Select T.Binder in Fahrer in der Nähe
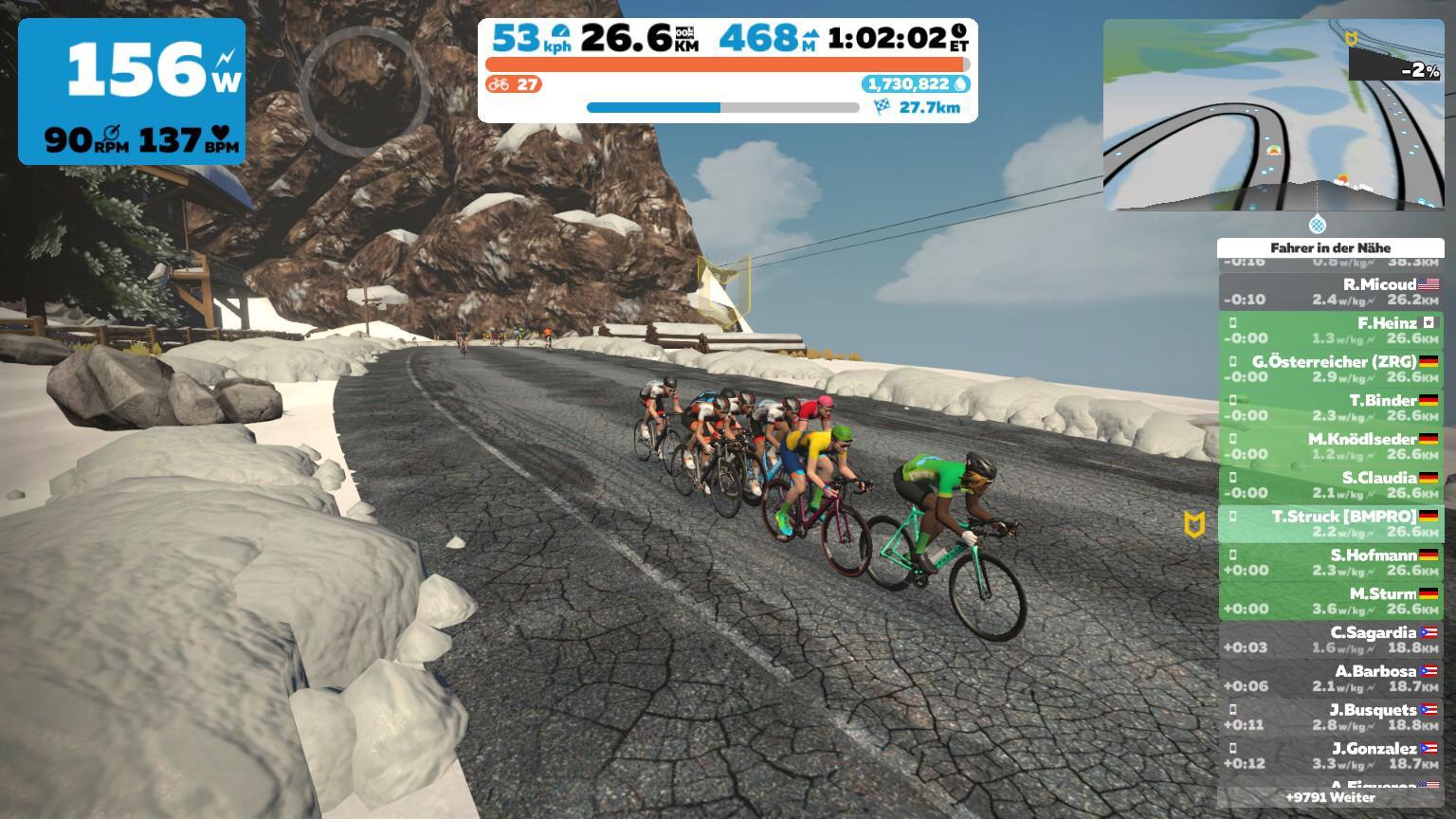Viewport: 1456px width, 819px height. tap(1330, 408)
